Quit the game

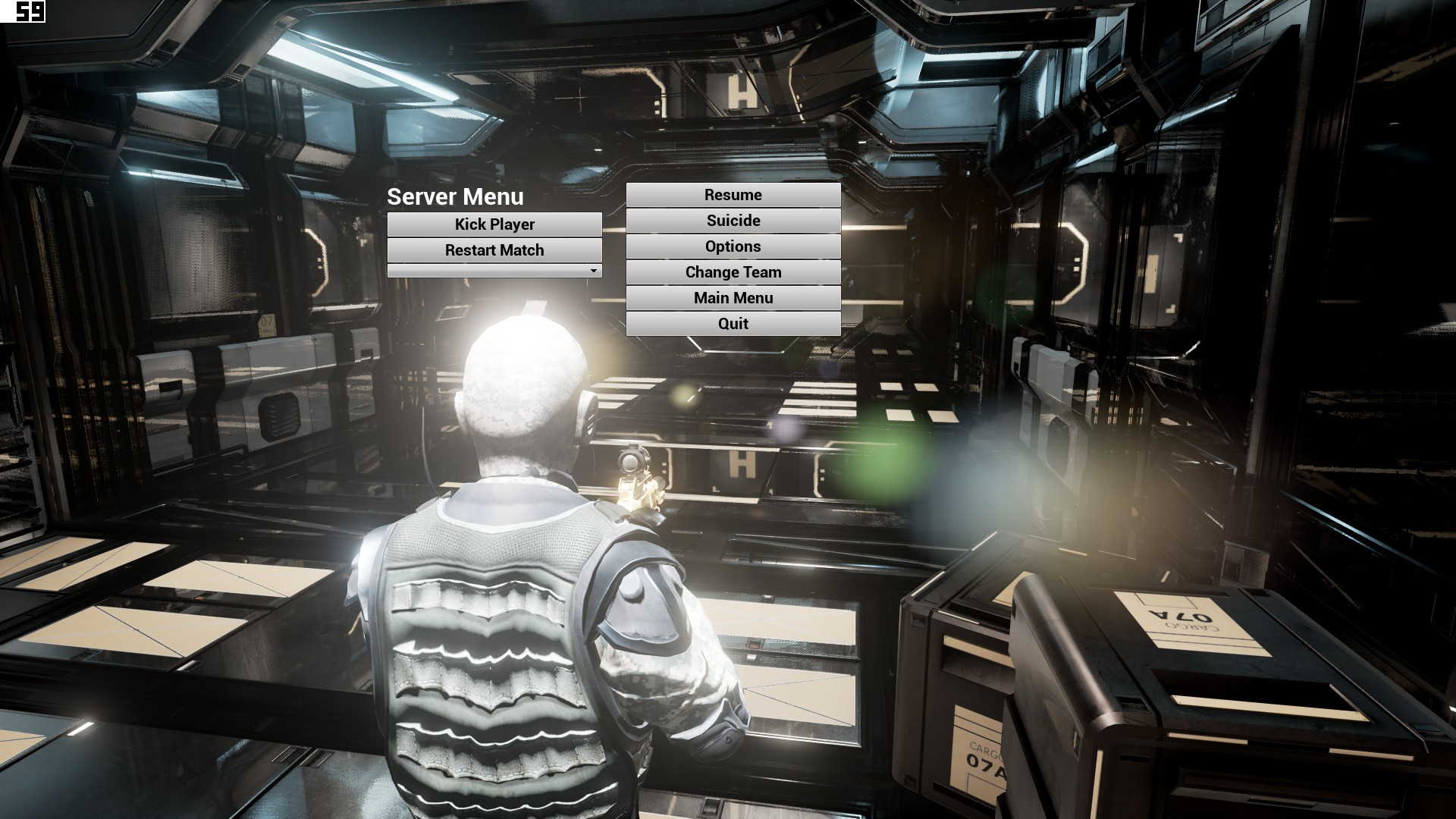(733, 324)
